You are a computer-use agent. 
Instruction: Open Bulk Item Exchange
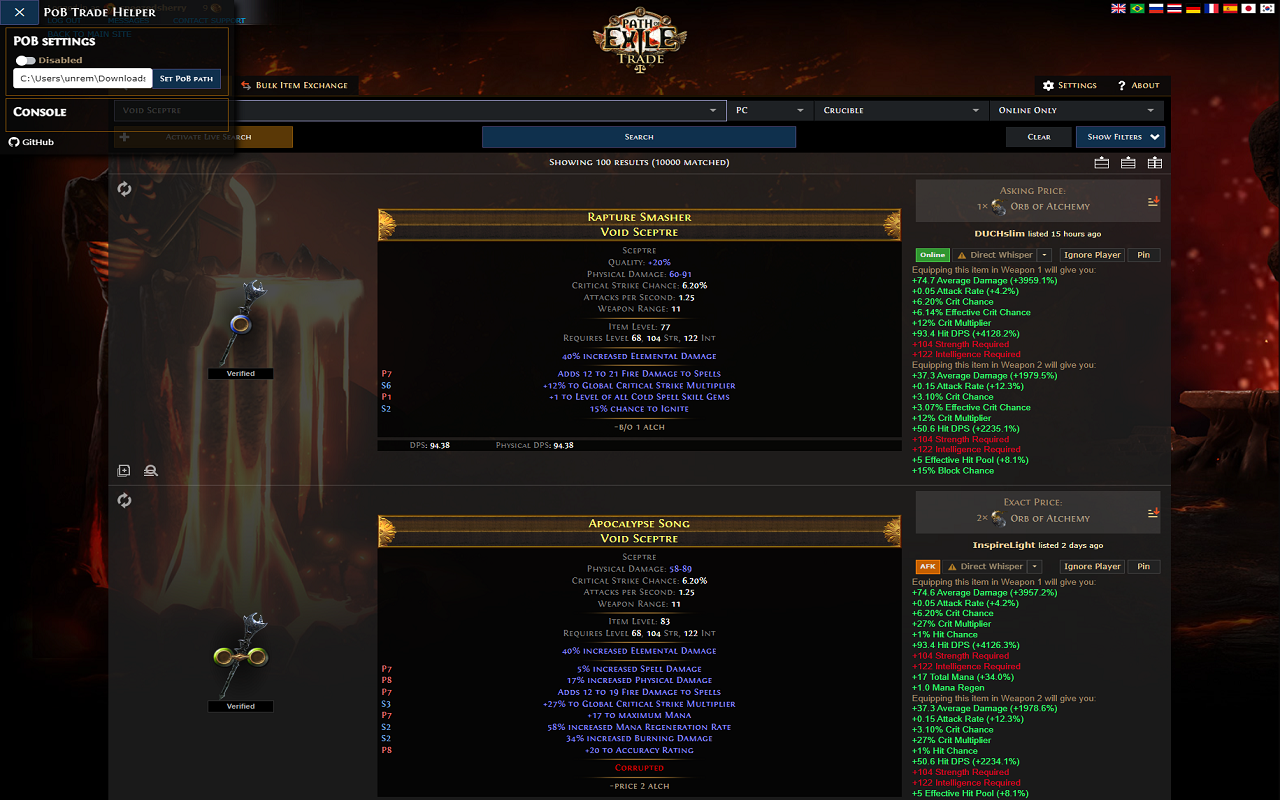point(296,85)
